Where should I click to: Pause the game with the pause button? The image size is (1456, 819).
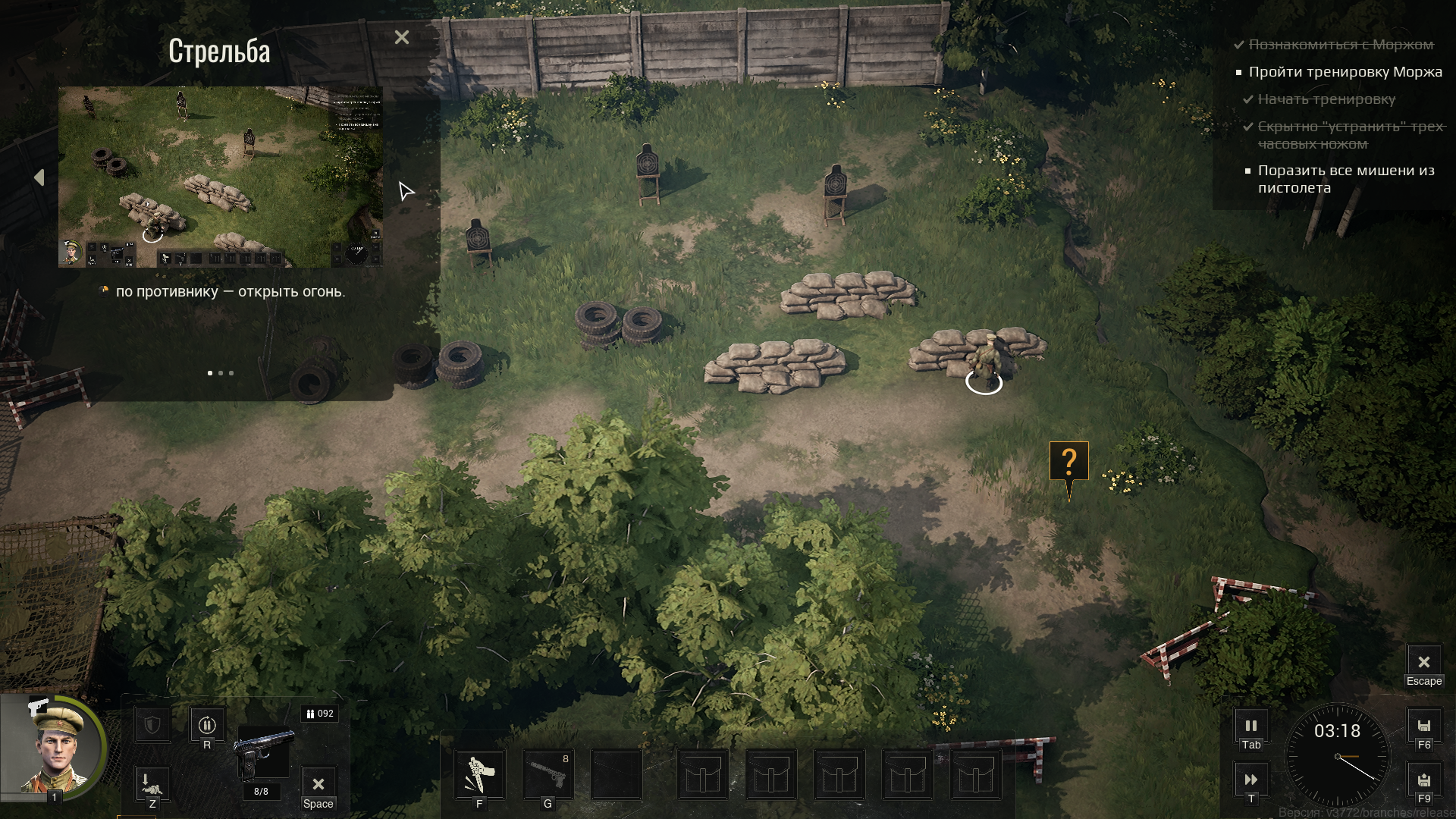coord(1251,726)
